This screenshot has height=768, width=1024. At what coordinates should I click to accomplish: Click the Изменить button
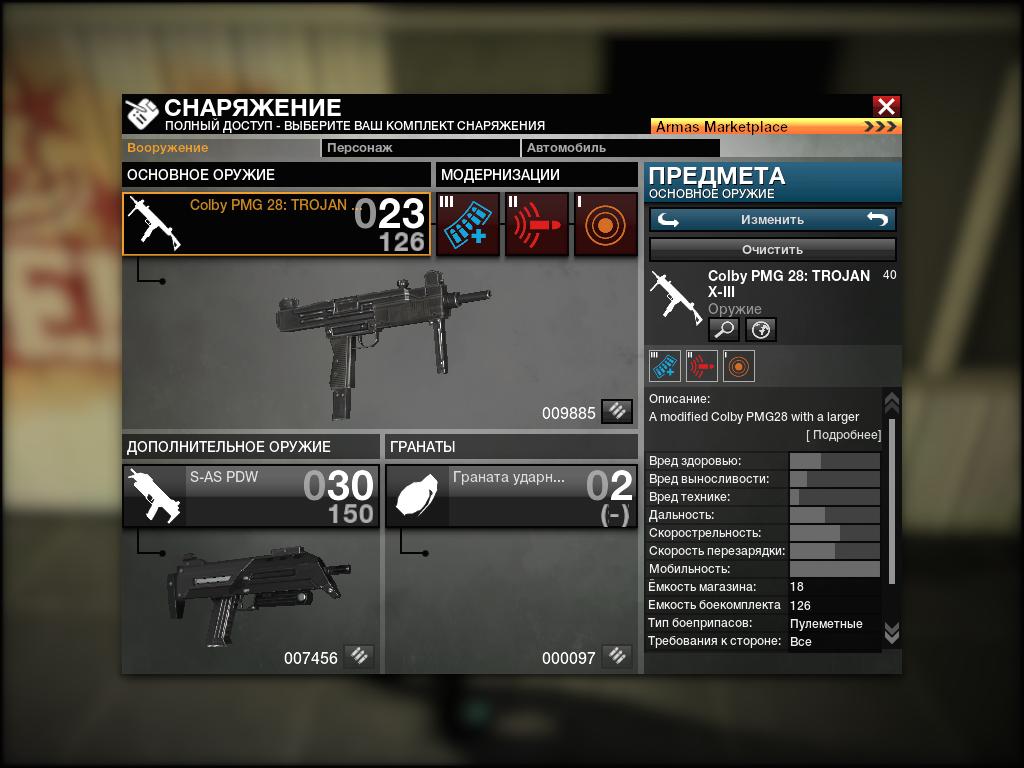click(772, 220)
